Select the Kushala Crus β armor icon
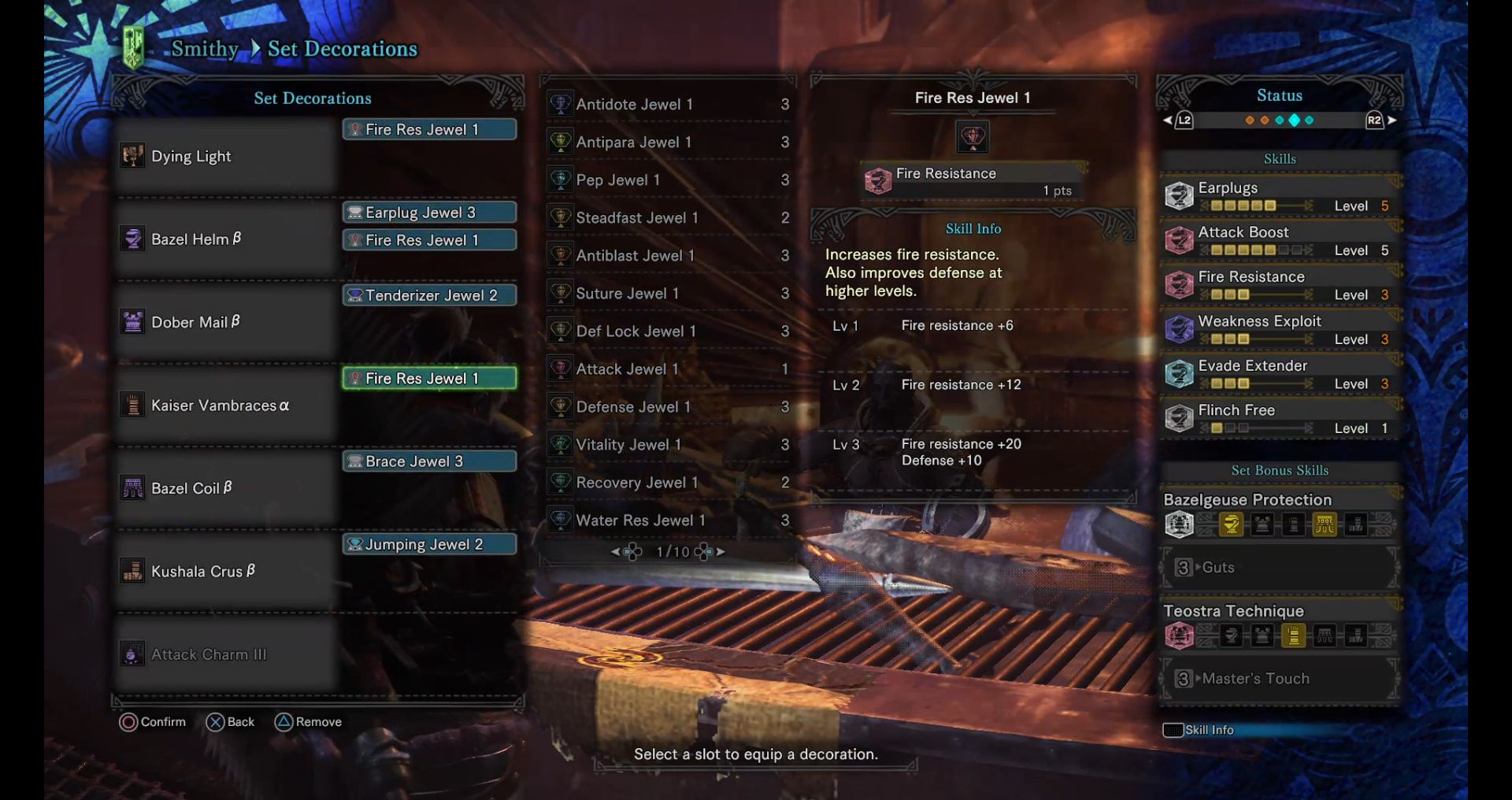The image size is (1512, 800). 132,572
